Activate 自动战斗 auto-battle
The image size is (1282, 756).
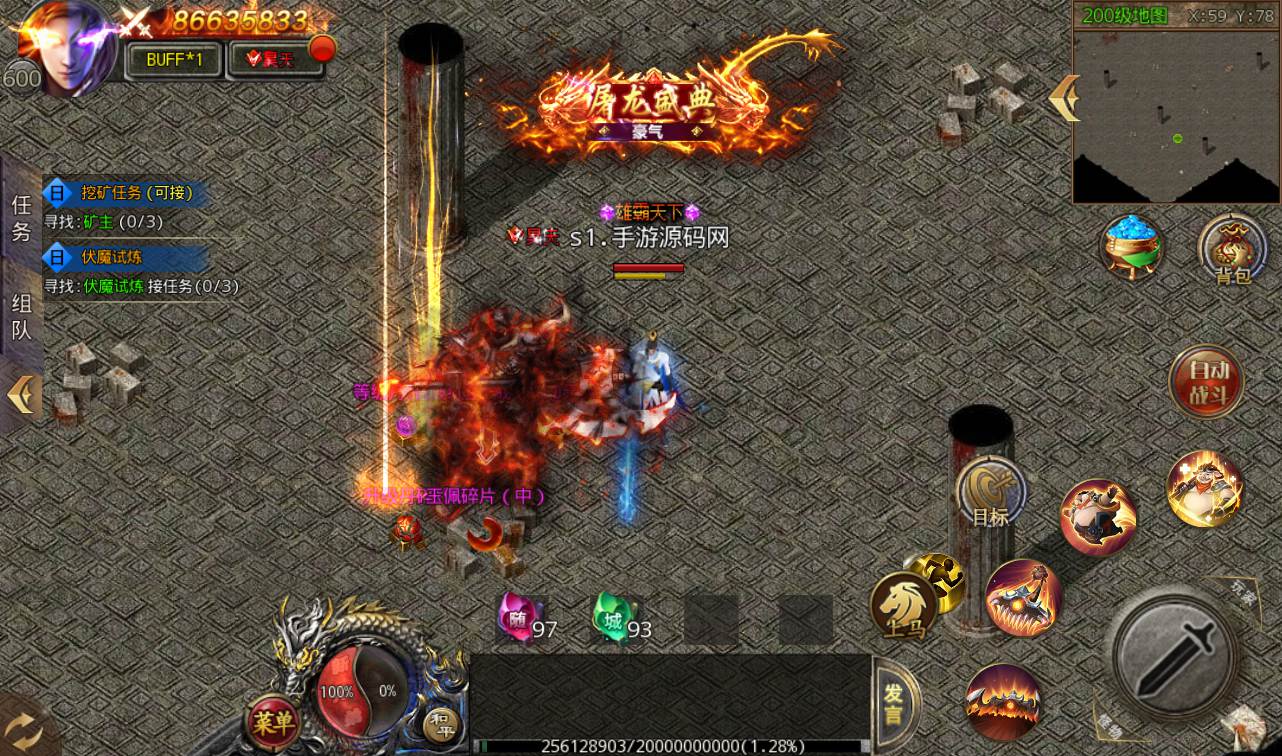1205,381
